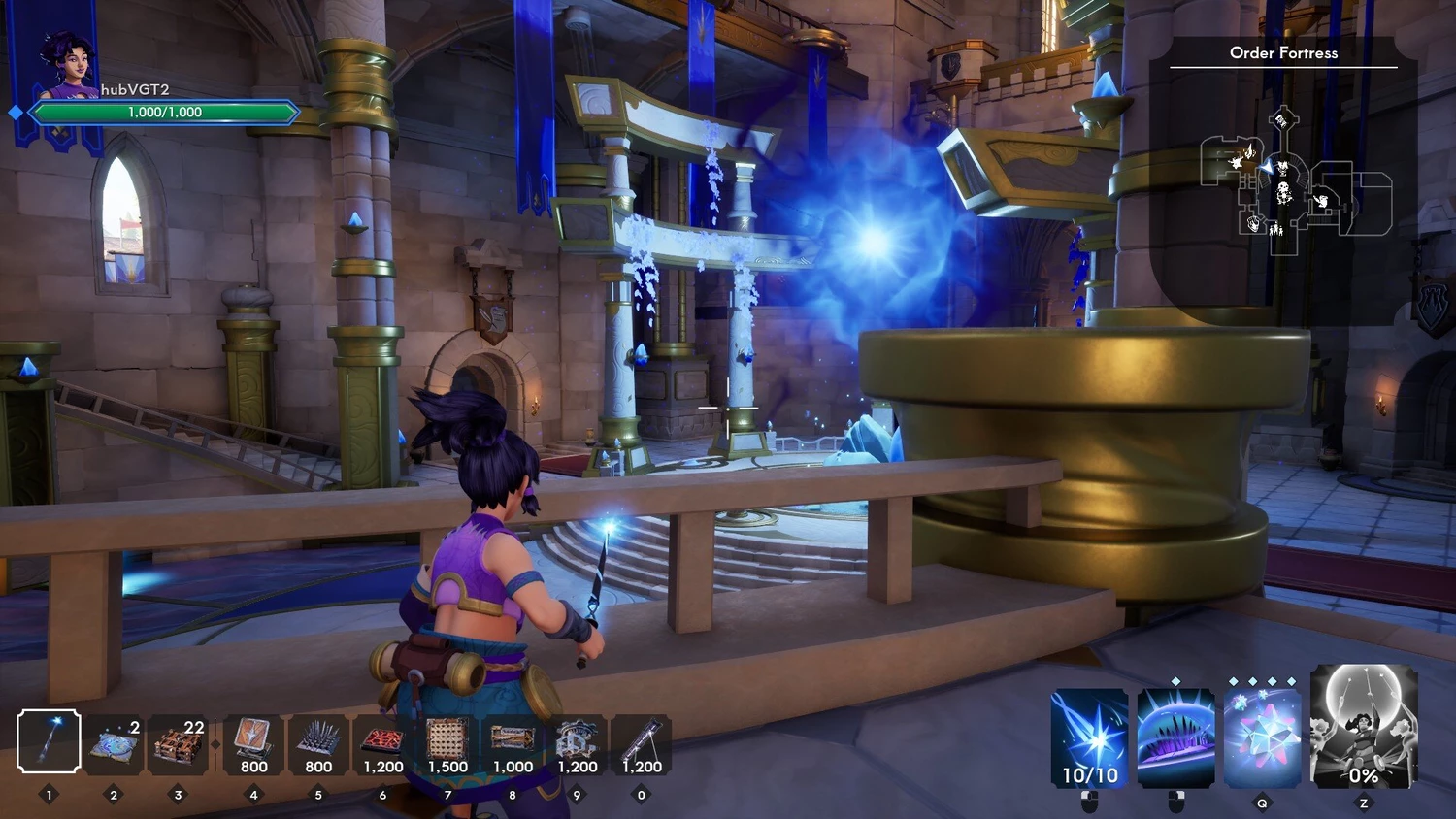Activate the blue starburst primary attack

pyautogui.click(x=1089, y=738)
